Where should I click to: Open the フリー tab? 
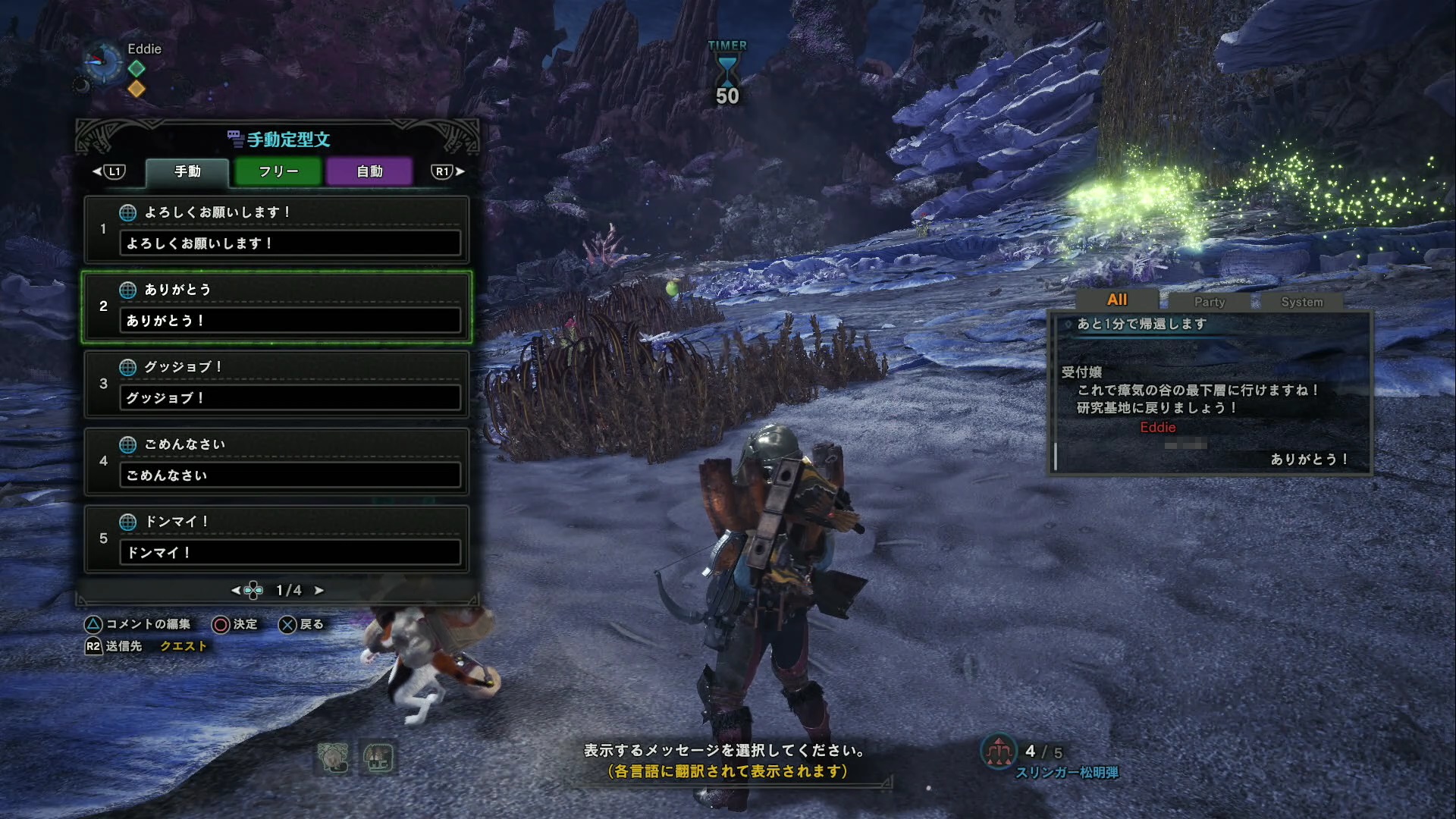(278, 171)
